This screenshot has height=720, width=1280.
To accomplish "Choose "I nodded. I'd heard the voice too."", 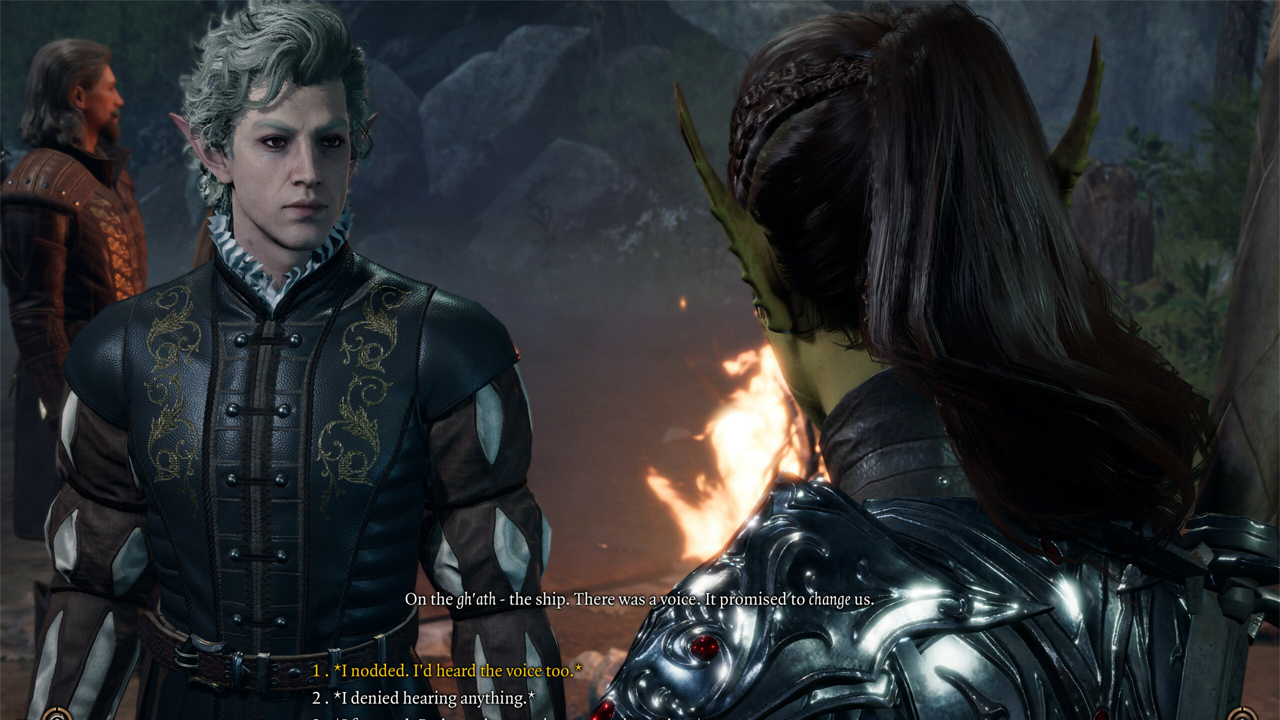I will [457, 670].
